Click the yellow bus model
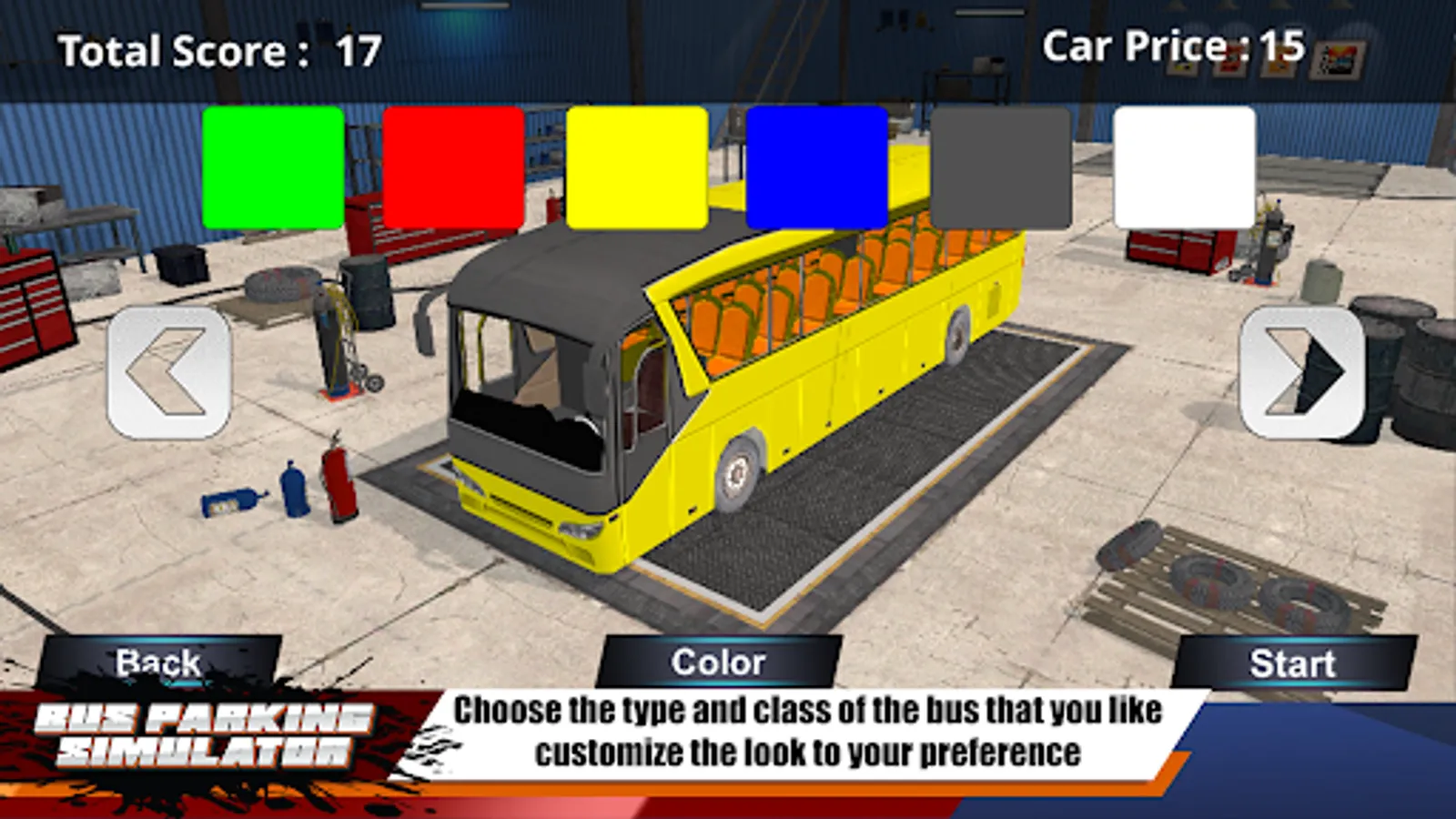 [x=773, y=391]
